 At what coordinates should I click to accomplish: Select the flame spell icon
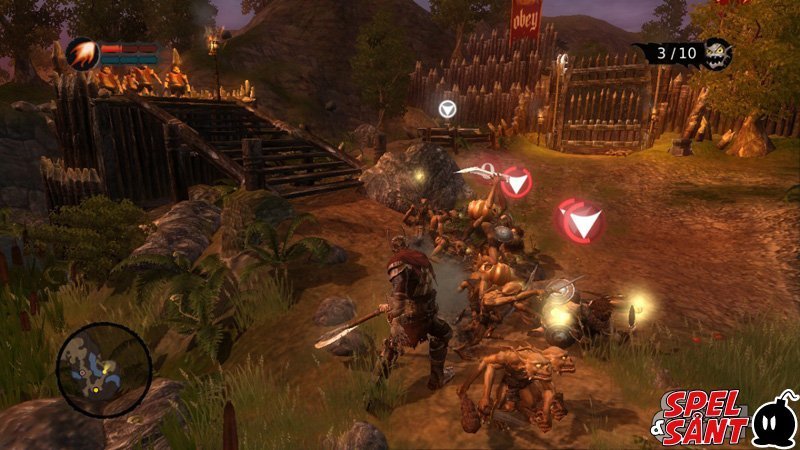click(x=82, y=51)
